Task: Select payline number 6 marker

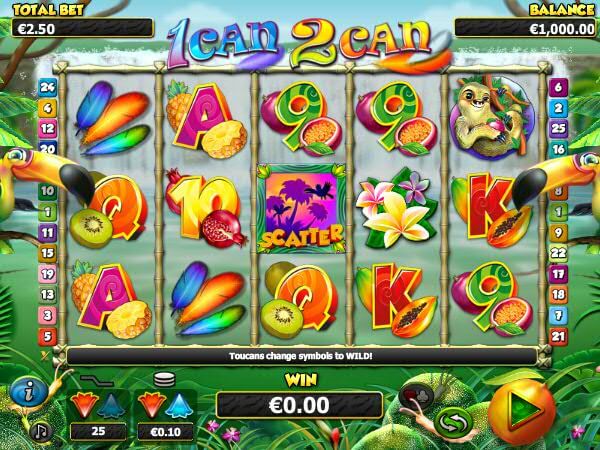Action: (x=558, y=87)
